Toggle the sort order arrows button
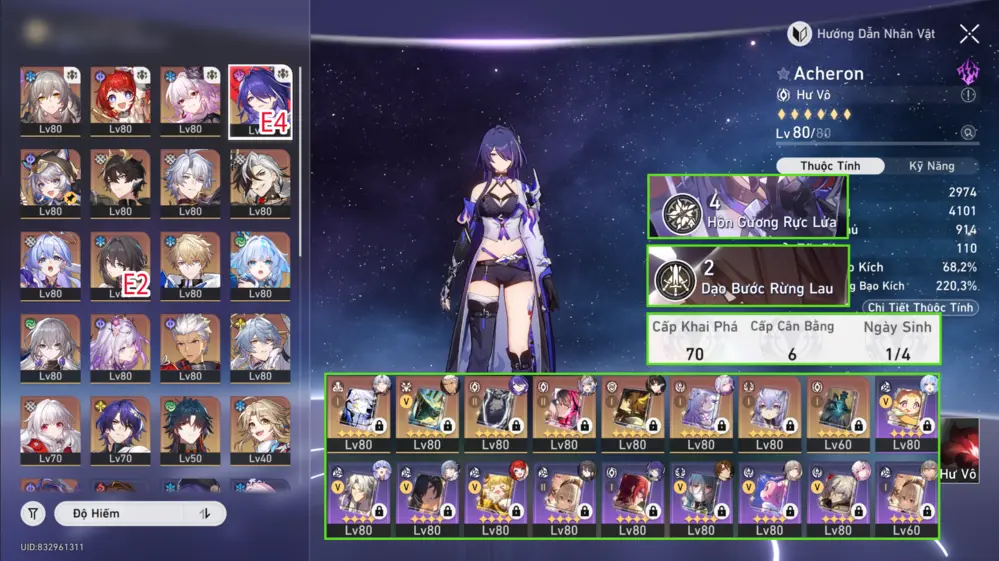The image size is (999, 561). coord(206,514)
